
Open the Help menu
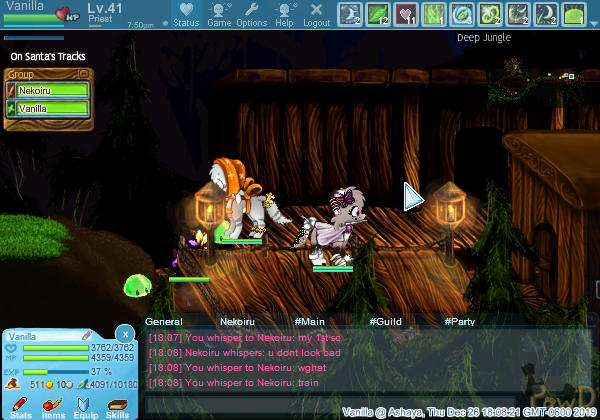click(285, 15)
